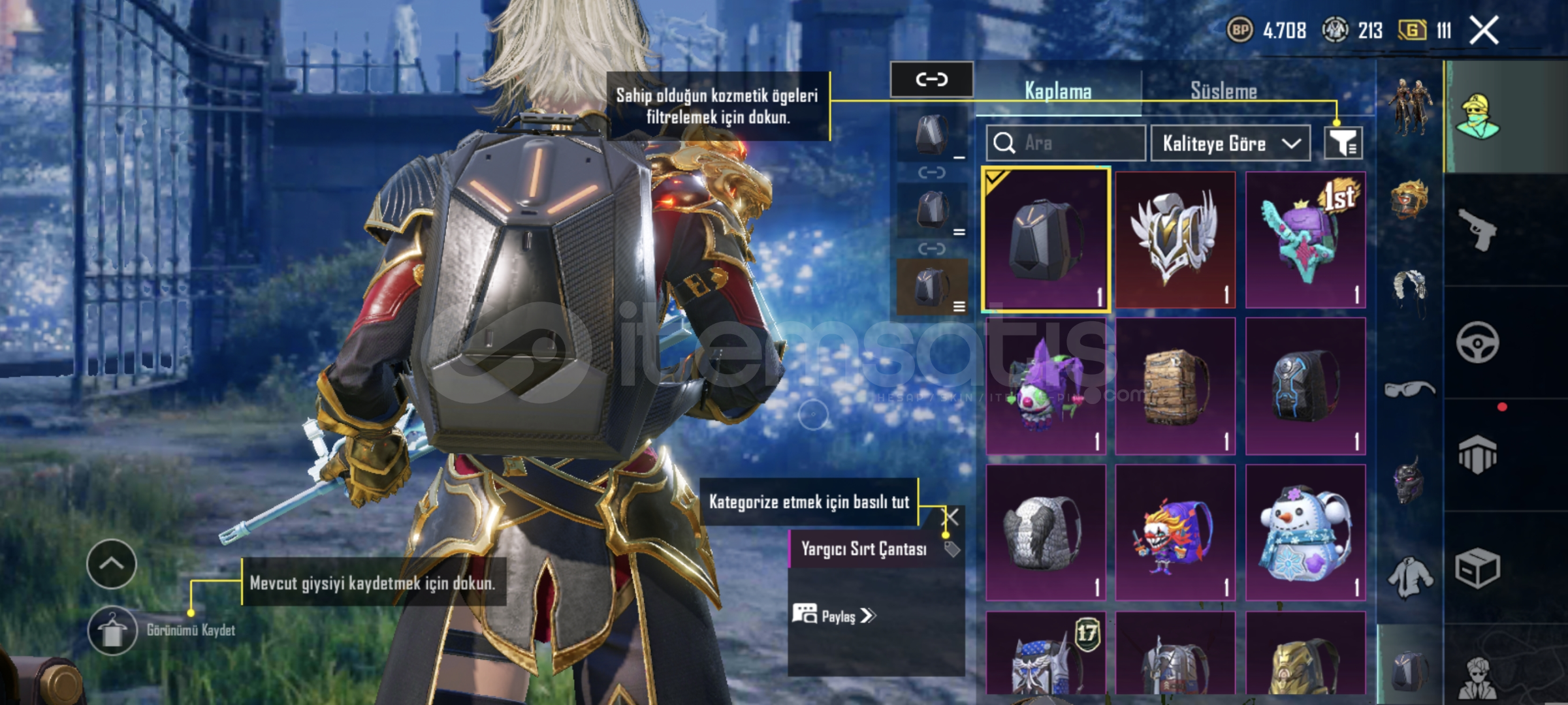1568x705 pixels.
Task: Select the Kaplama tab
Action: point(1058,91)
